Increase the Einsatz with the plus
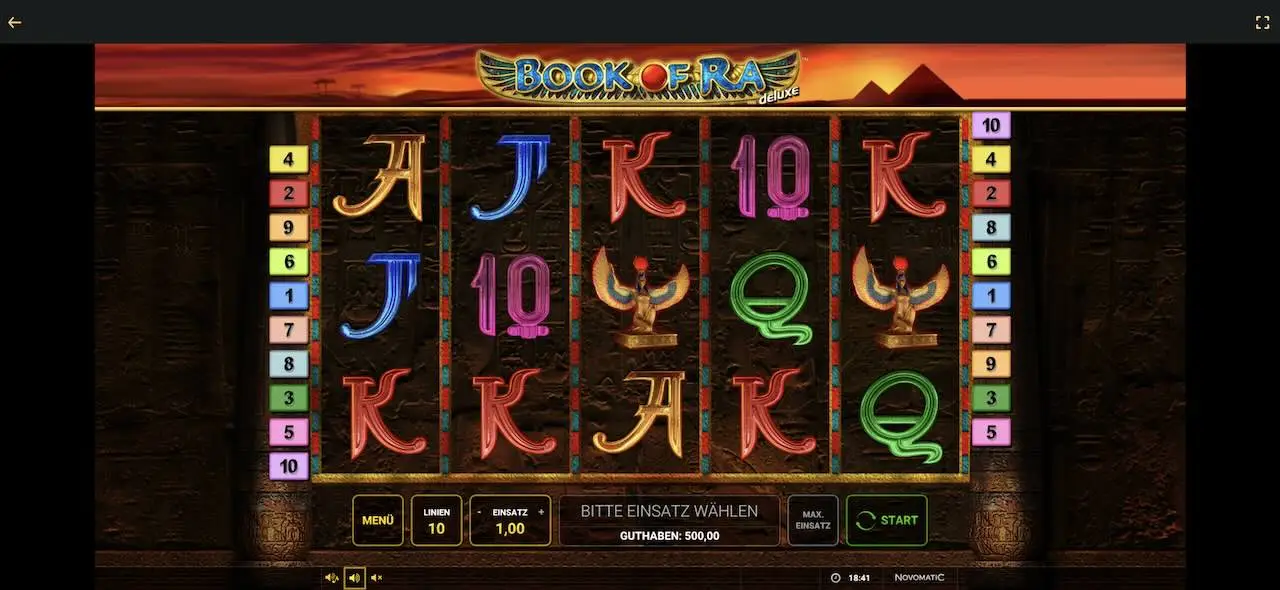This screenshot has width=1280, height=590. tap(541, 512)
